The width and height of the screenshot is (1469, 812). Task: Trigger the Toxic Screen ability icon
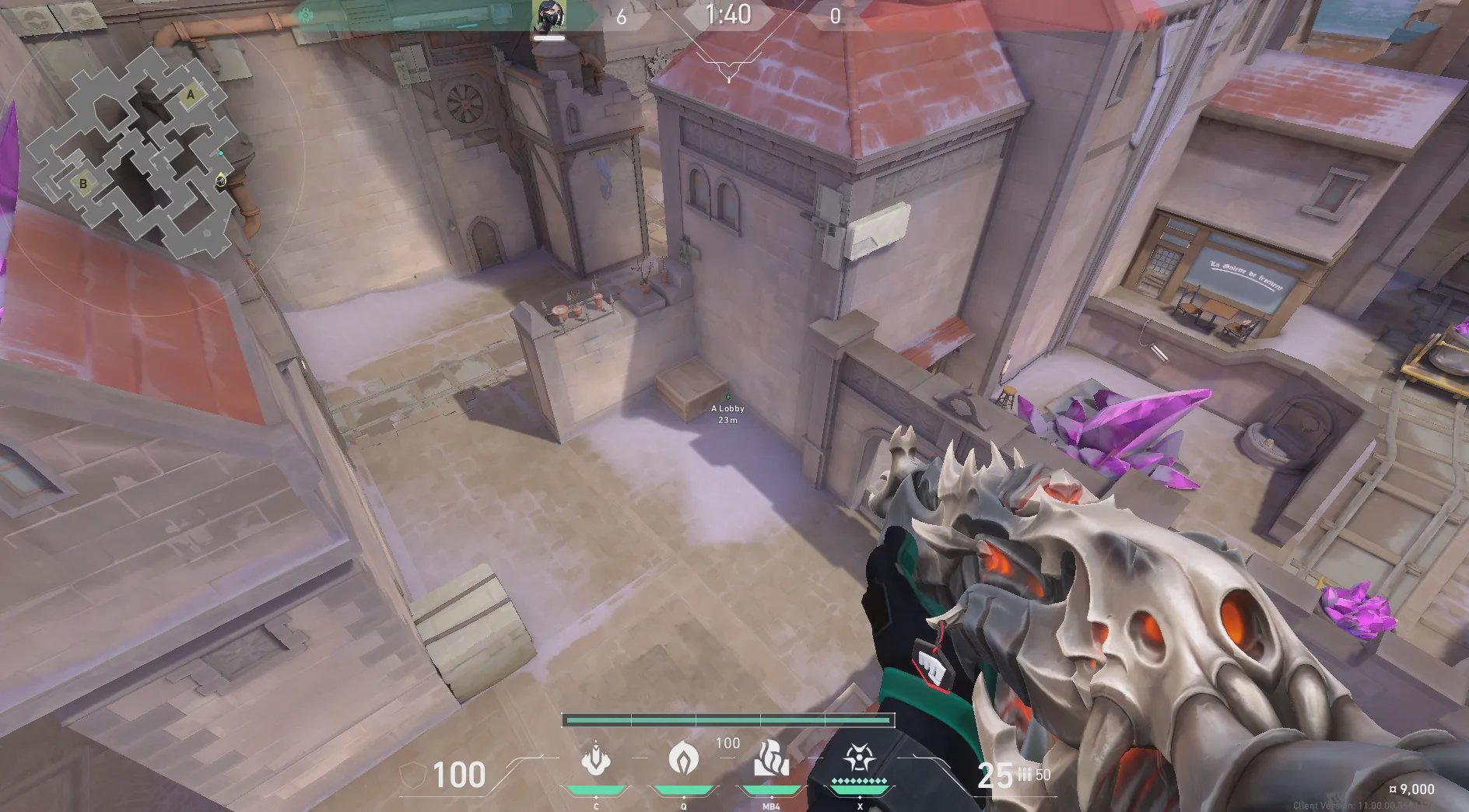[771, 758]
